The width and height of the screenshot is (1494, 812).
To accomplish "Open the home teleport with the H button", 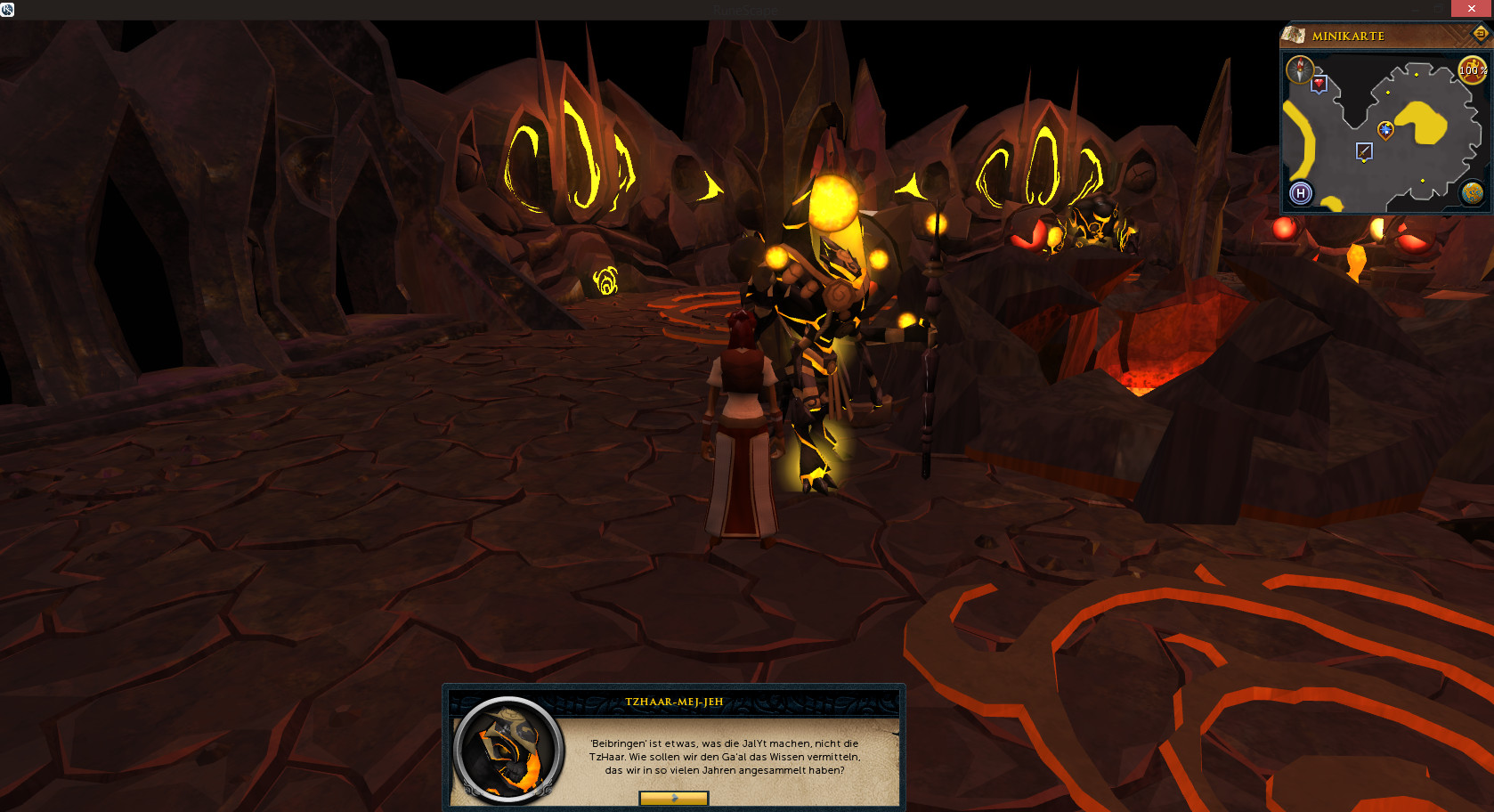I will tap(1301, 193).
